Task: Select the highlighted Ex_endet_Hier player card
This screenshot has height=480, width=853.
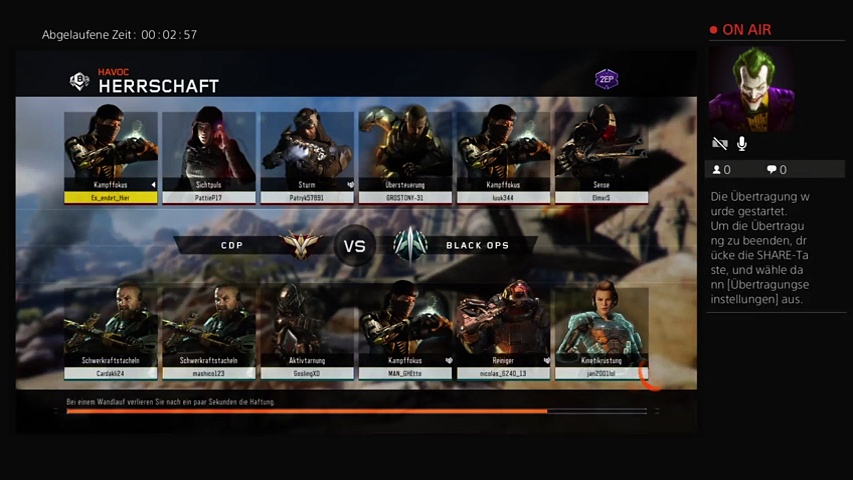Action: tap(111, 156)
